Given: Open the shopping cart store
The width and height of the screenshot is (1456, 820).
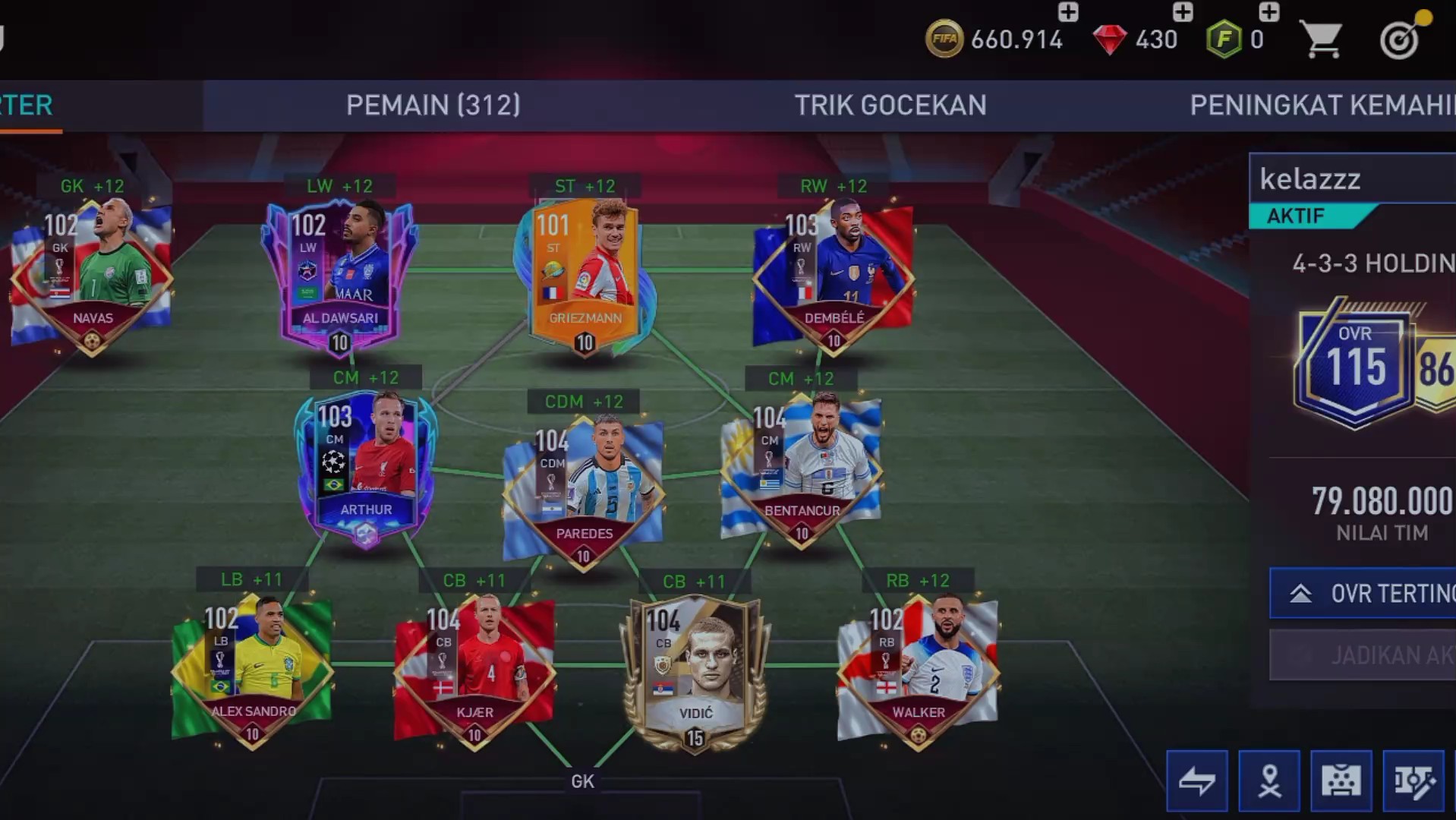Looking at the screenshot, I should click(x=1320, y=39).
